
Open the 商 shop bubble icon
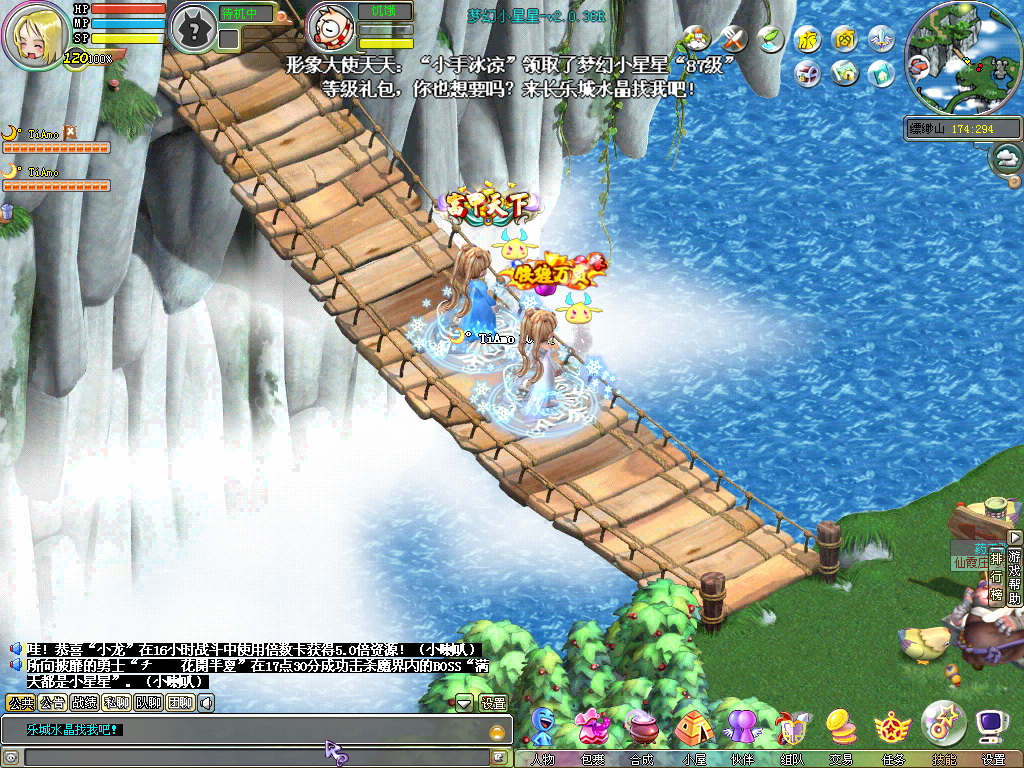[844, 40]
